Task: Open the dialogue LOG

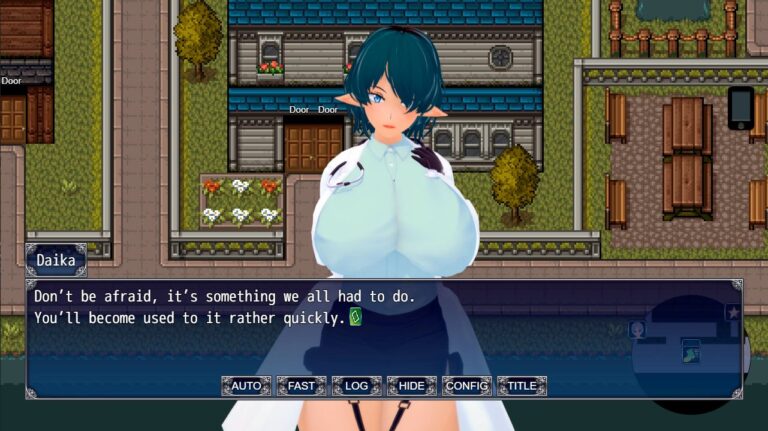Action: pos(356,386)
